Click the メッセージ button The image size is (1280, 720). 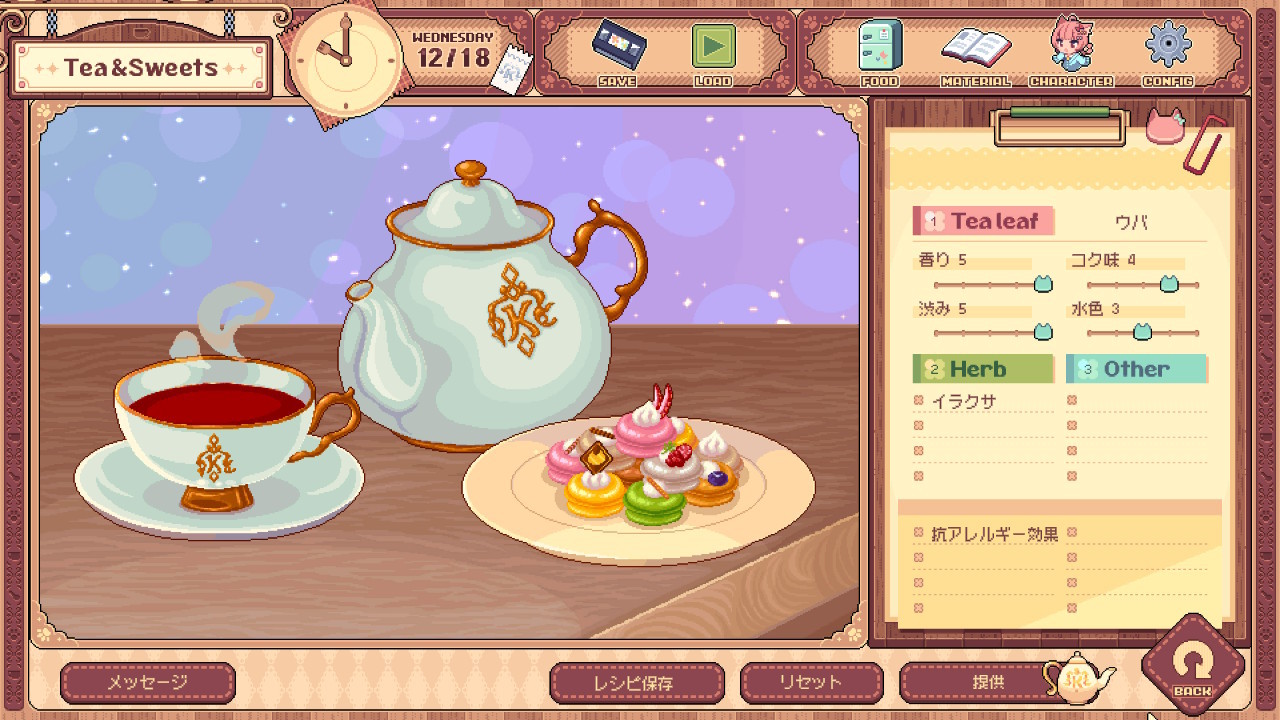tap(147, 683)
